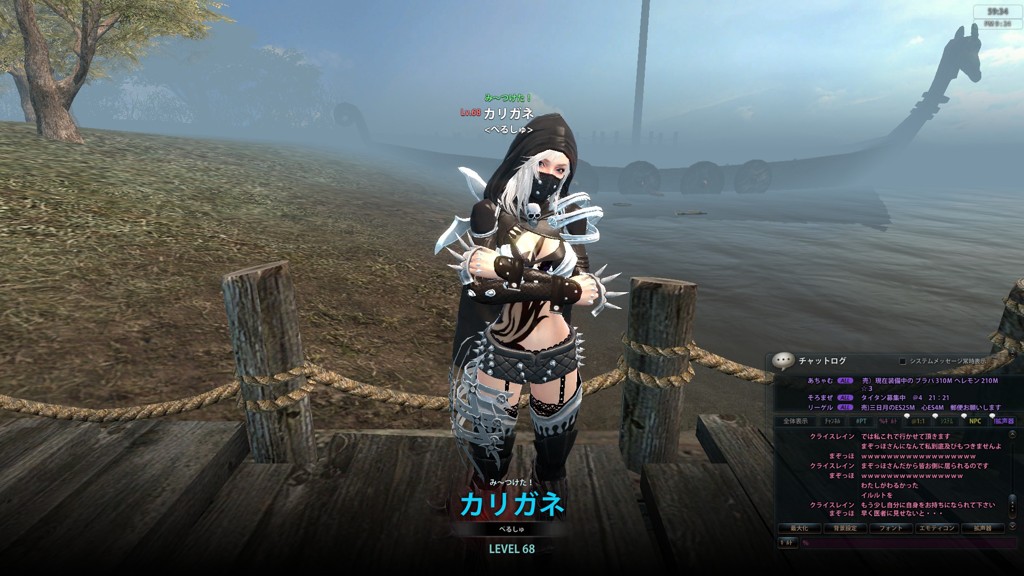The height and width of the screenshot is (576, 1024).
Task: Open 背景設定 background settings
Action: tap(844, 528)
